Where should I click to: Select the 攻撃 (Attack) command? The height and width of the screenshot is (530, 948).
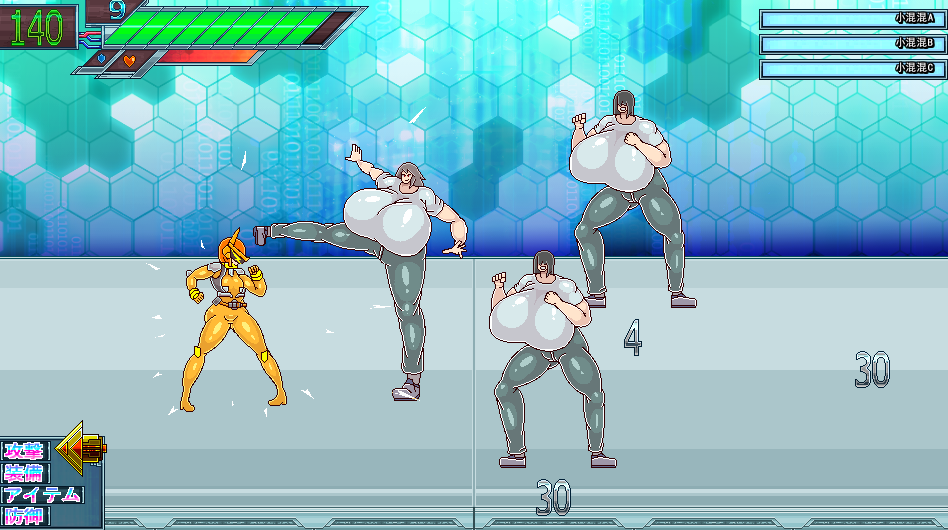click(26, 450)
